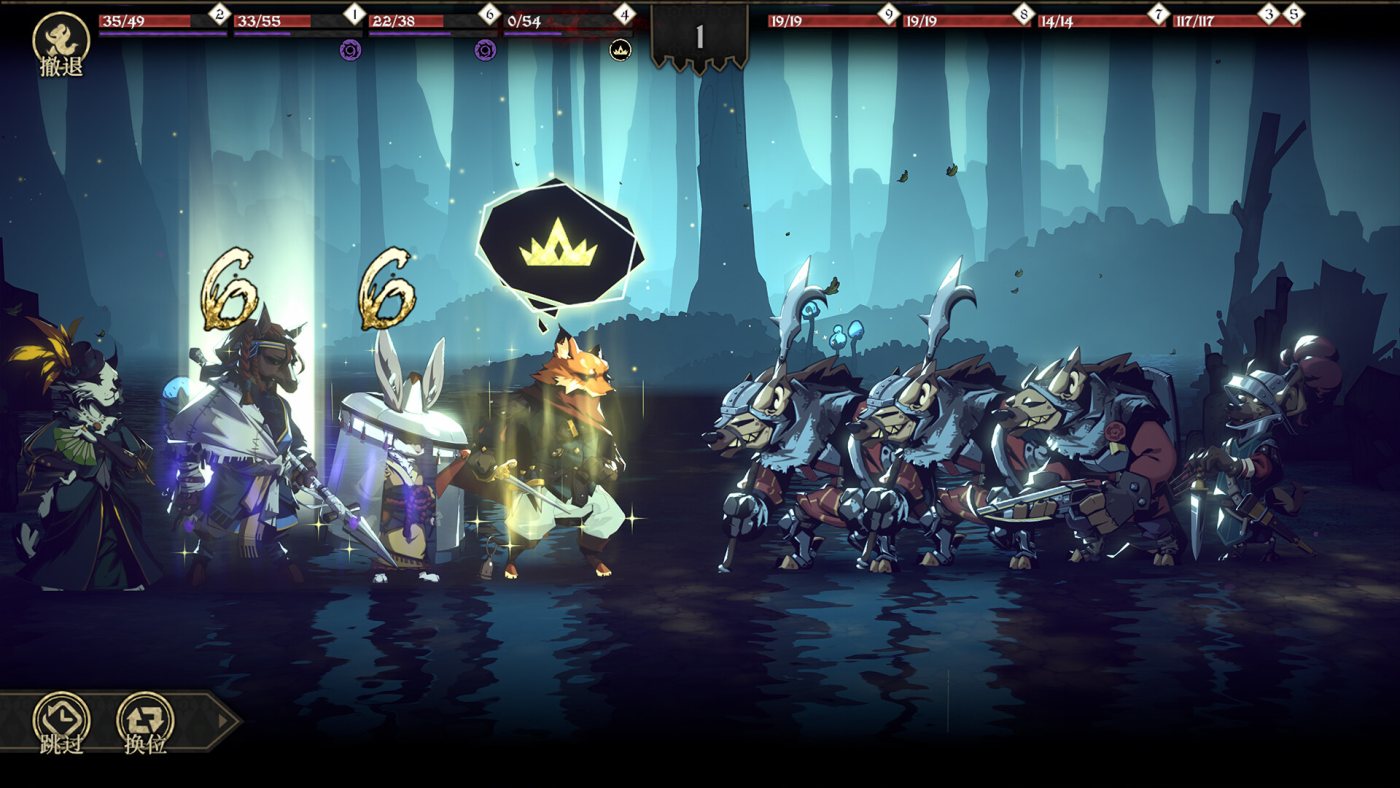Skip the turn with 跳过
Screen dimensions: 1400x788
pyautogui.click(x=61, y=721)
